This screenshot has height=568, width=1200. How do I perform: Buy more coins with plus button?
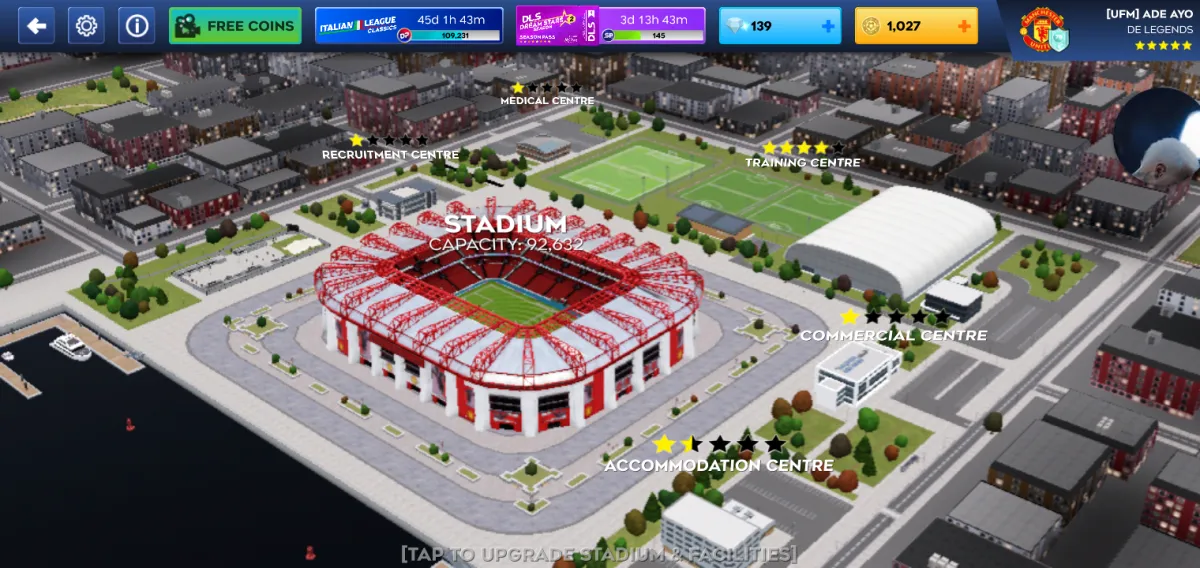[964, 26]
